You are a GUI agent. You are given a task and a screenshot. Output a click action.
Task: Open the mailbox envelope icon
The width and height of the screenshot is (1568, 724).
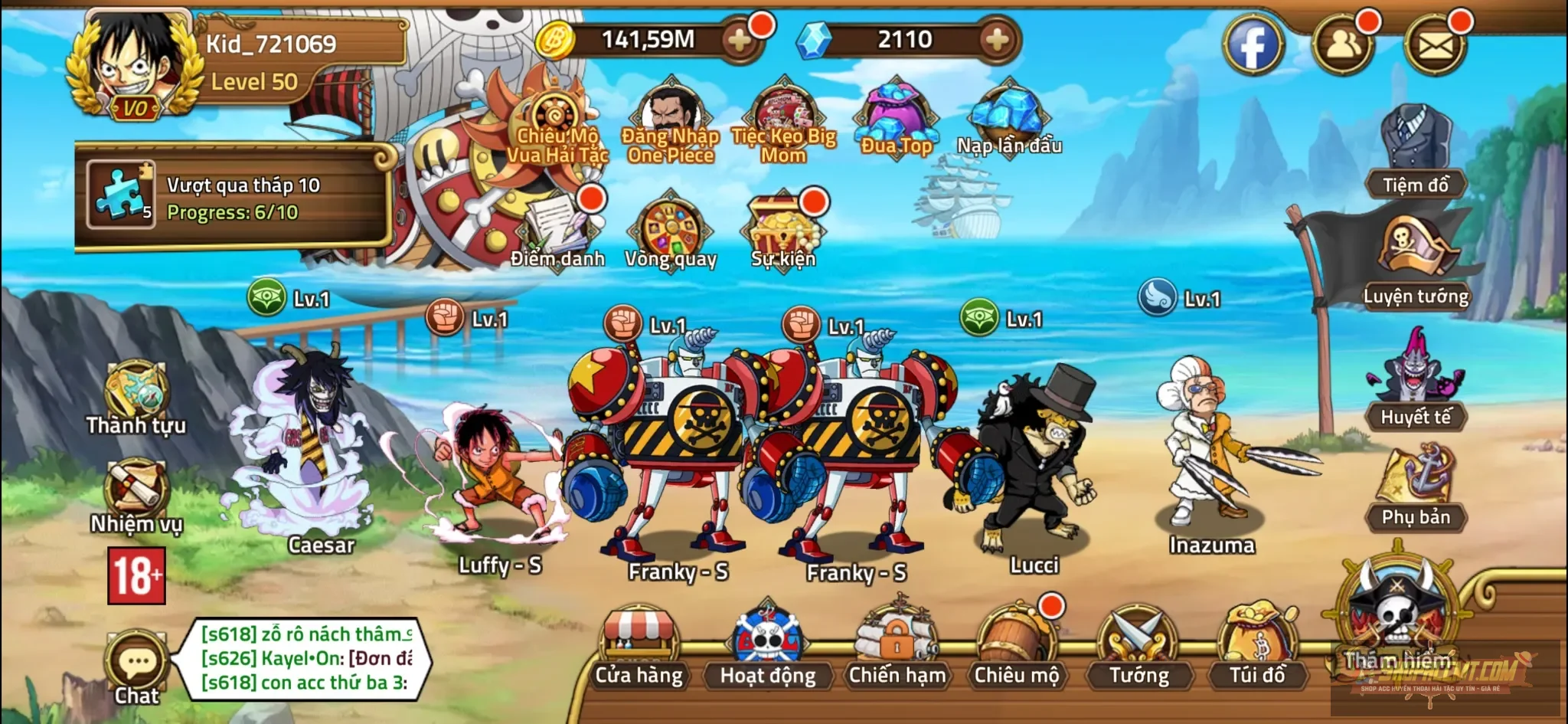click(x=1436, y=46)
